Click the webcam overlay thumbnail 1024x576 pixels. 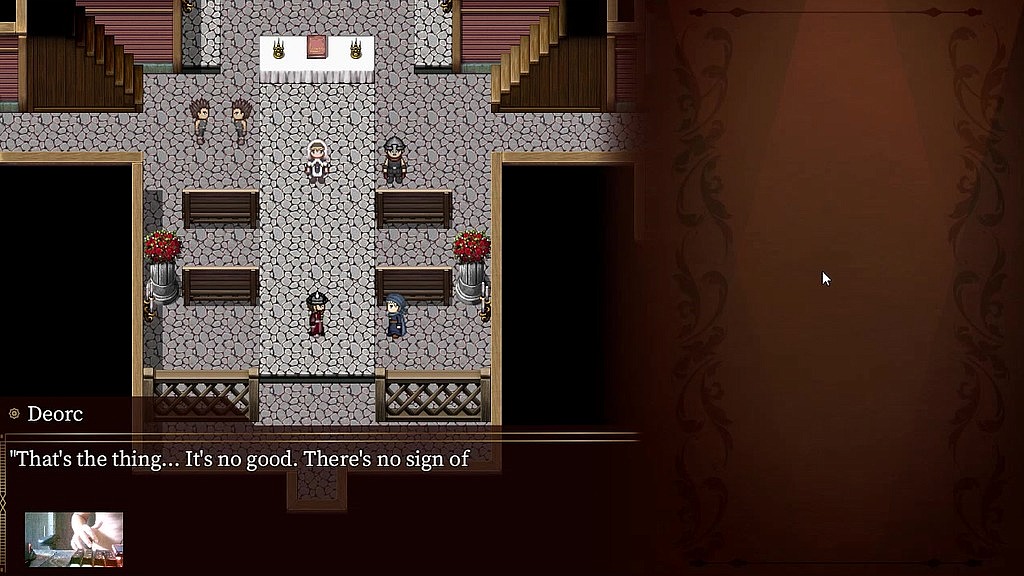[74, 539]
